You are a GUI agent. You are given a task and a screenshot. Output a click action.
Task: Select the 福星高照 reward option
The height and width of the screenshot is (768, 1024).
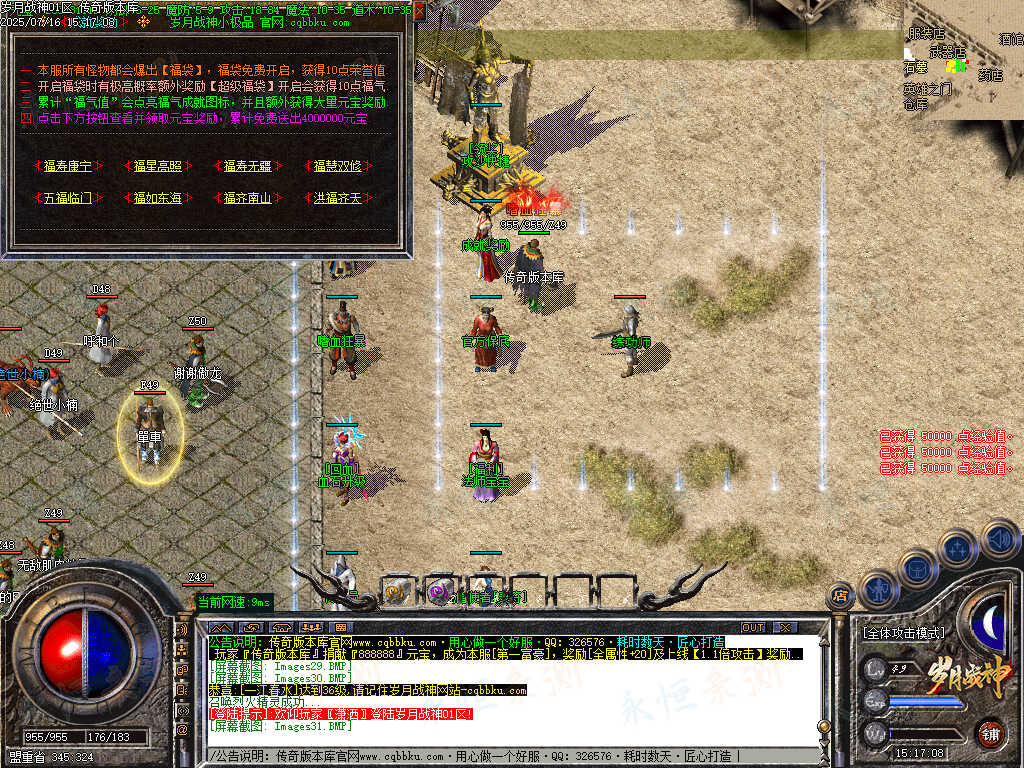[158, 166]
